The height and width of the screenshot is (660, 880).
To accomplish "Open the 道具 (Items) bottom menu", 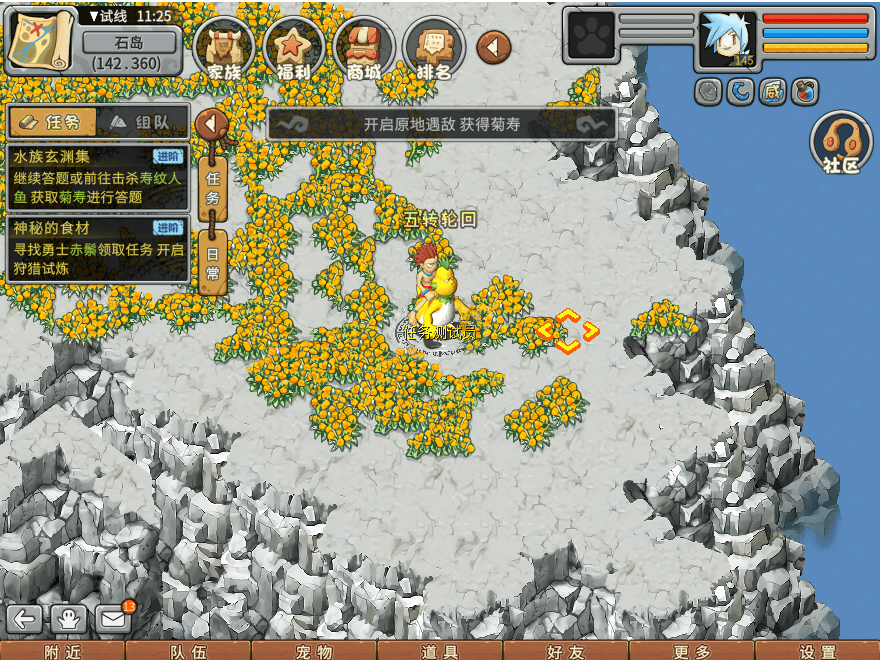I will coord(440,651).
